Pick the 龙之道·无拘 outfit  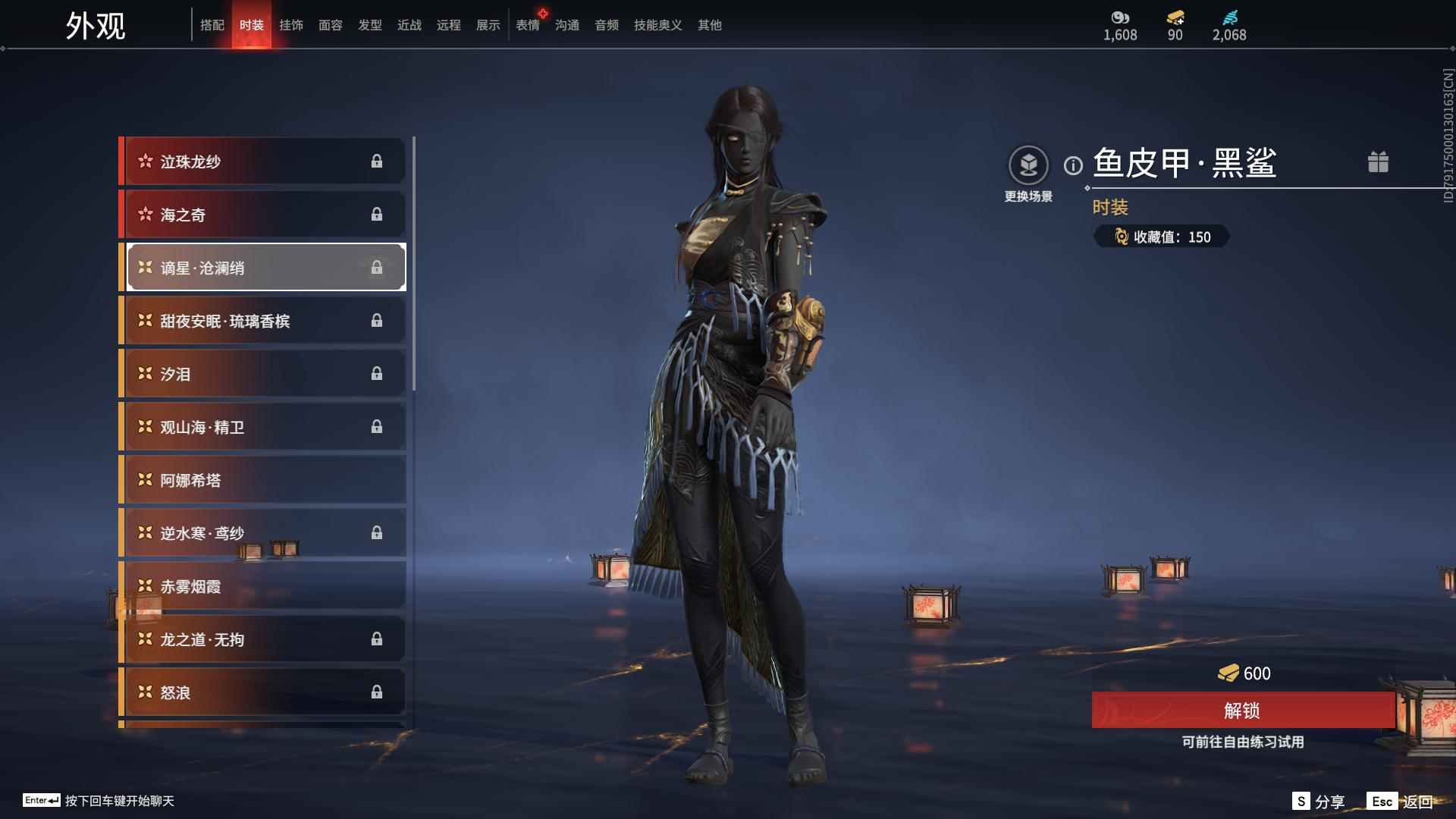[263, 639]
